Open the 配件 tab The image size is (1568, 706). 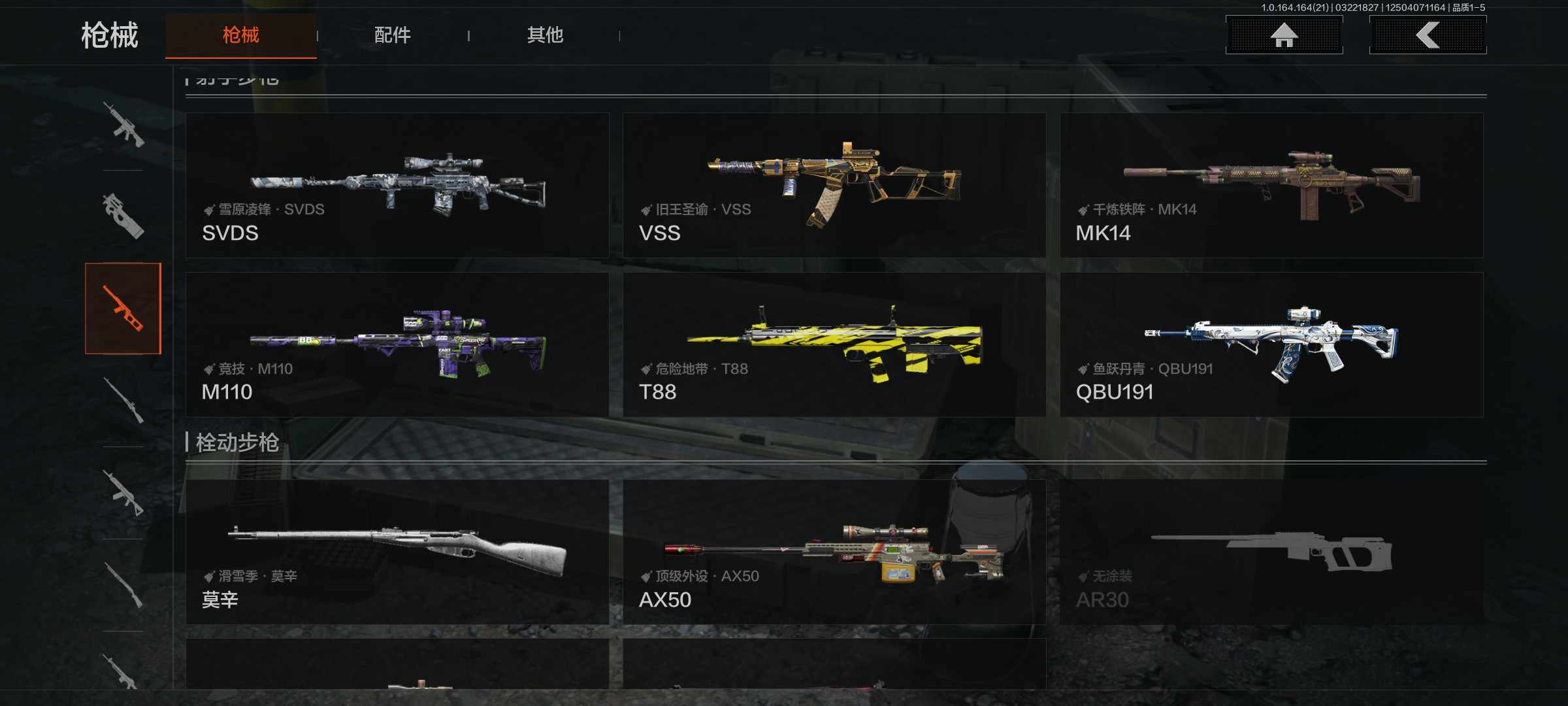pos(392,35)
